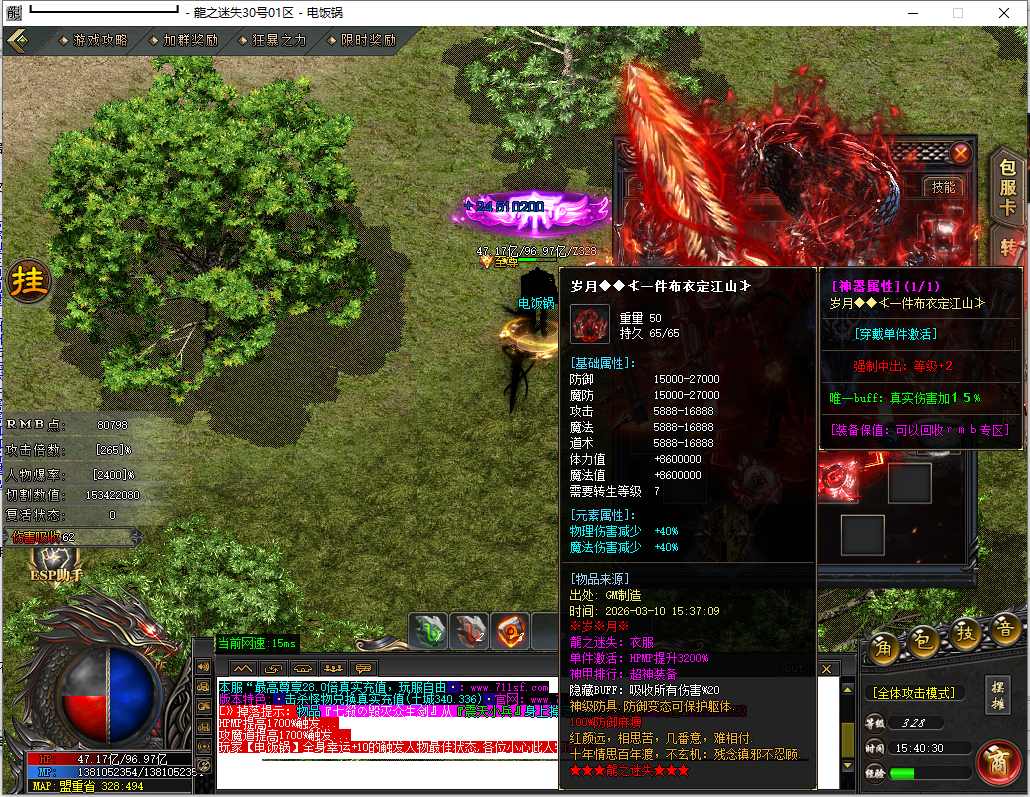Toggle the 挂 auto-play button
This screenshot has height=797, width=1030.
point(28,283)
